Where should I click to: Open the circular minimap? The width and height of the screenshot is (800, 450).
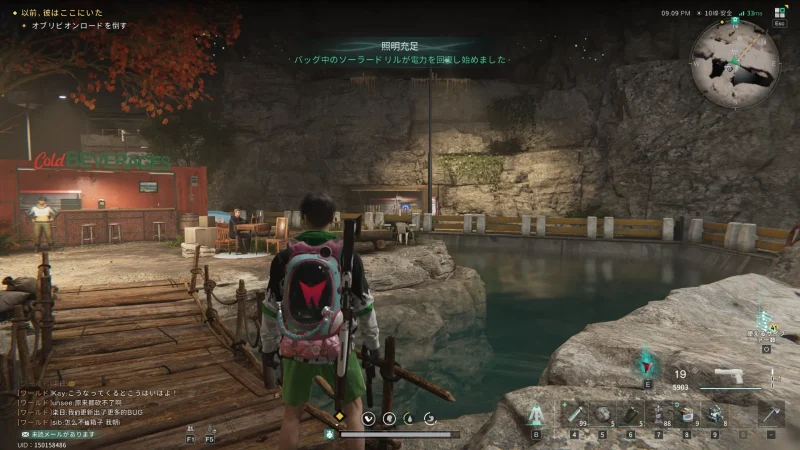[734, 50]
